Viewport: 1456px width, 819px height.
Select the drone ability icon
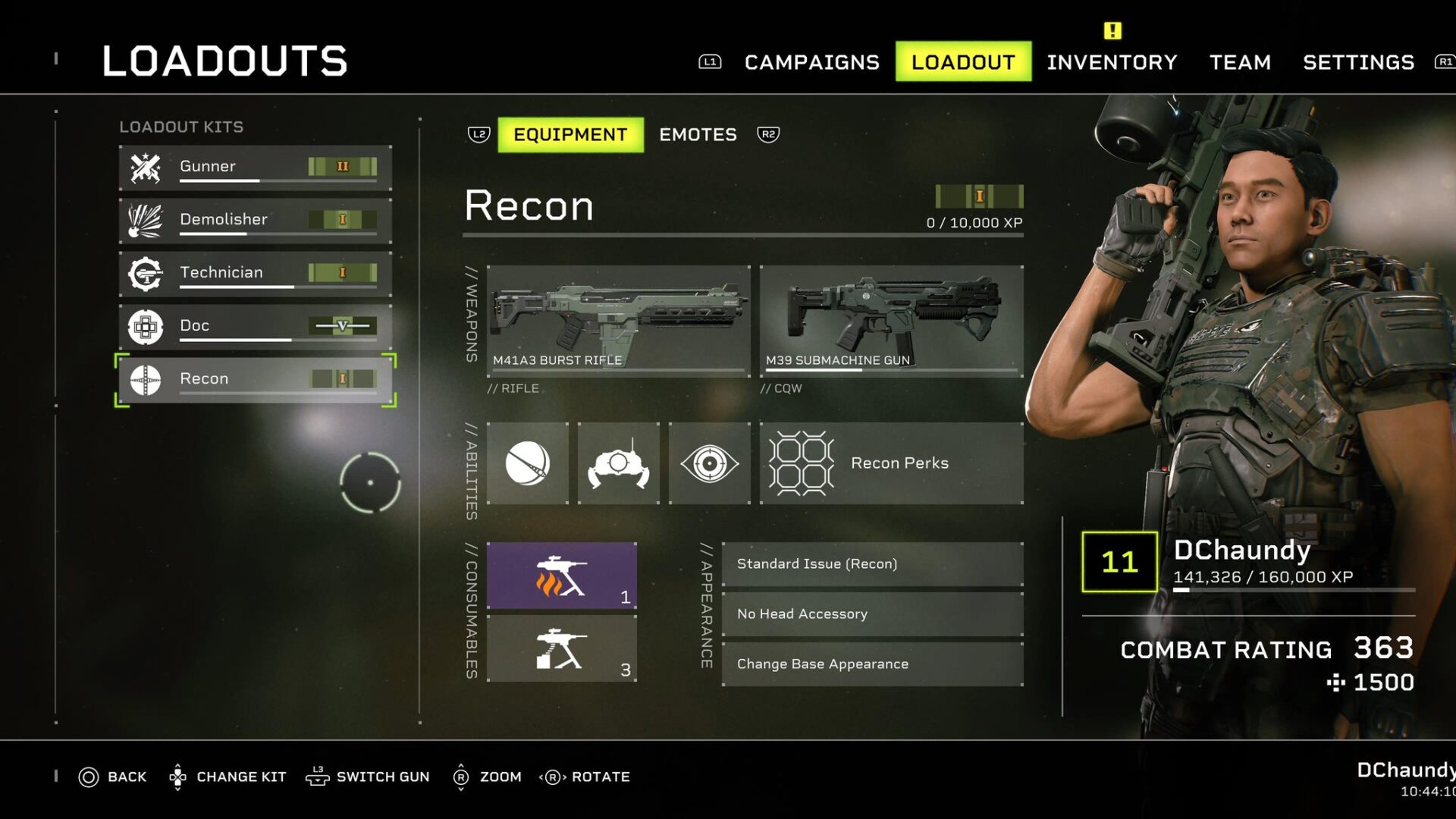point(619,463)
